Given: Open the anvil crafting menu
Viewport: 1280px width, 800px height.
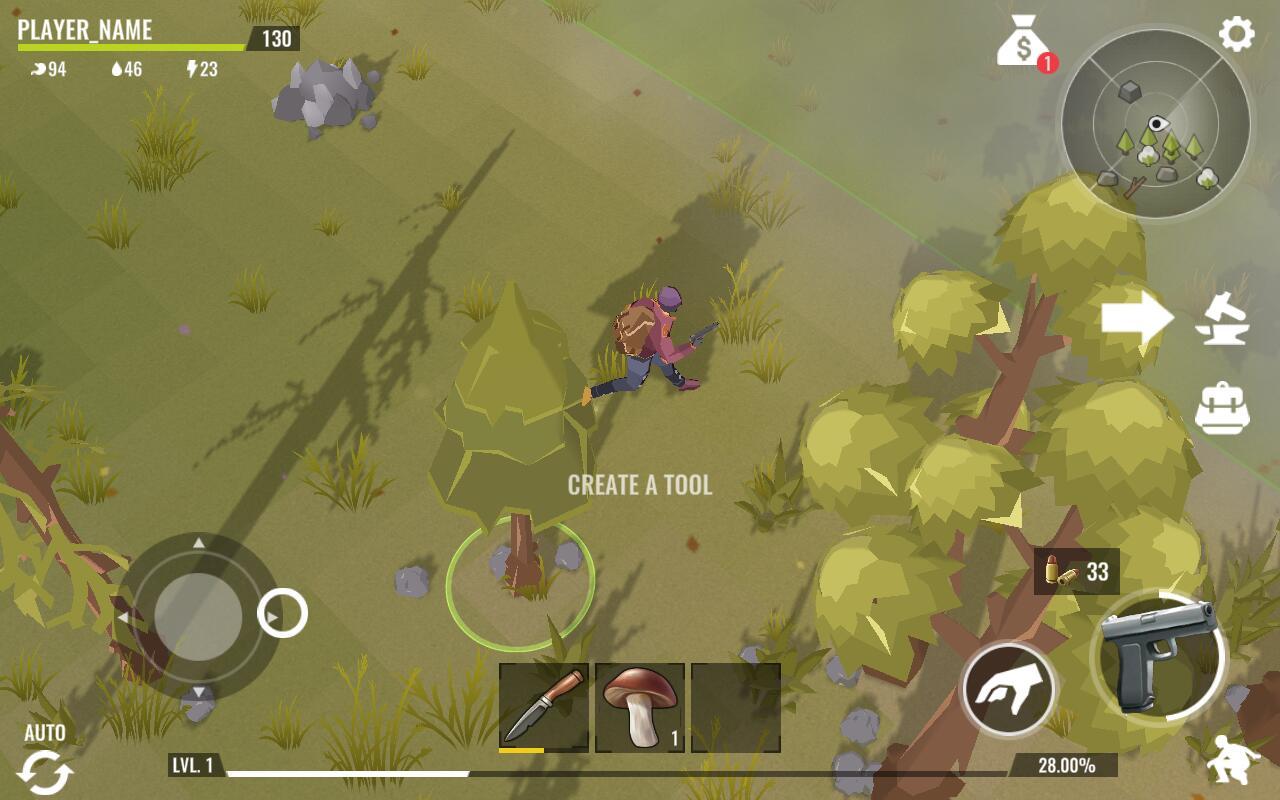Looking at the screenshot, I should pyautogui.click(x=1223, y=320).
